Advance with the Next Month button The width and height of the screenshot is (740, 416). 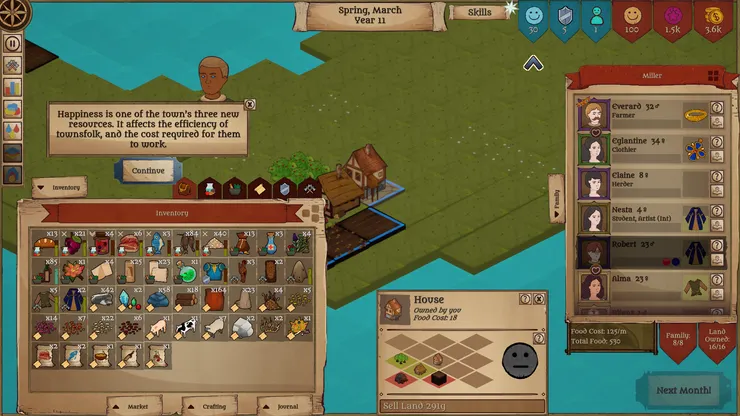pyautogui.click(x=685, y=389)
